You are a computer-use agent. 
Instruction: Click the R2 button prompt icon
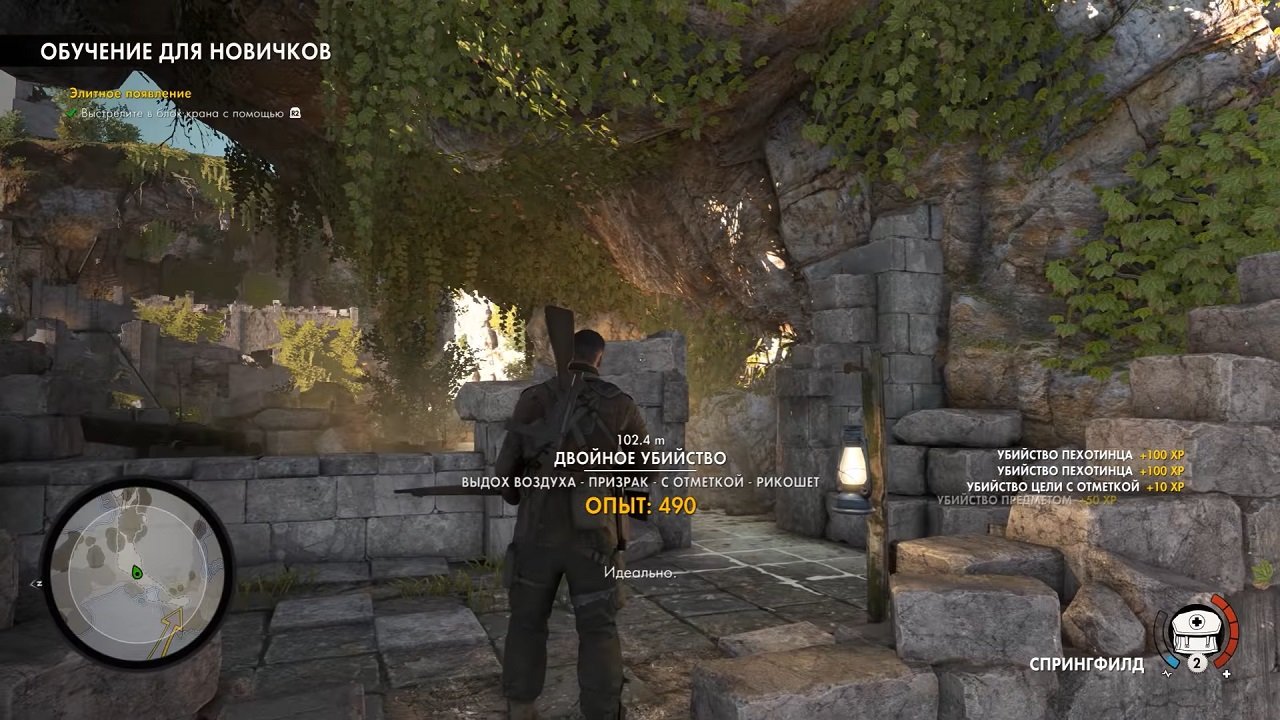[x=294, y=113]
